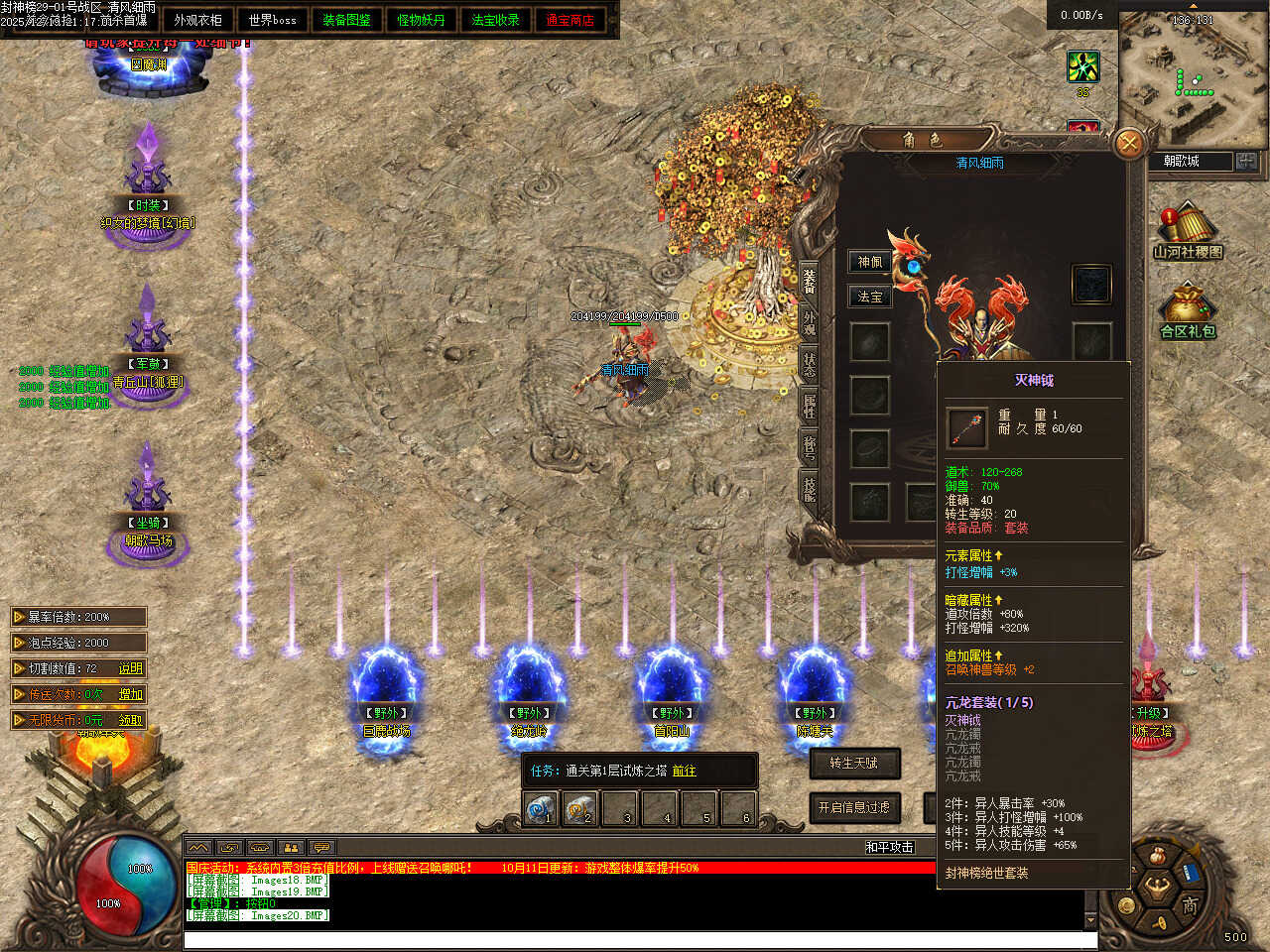
Task: Close the 角色 character panel
Action: (x=1128, y=144)
